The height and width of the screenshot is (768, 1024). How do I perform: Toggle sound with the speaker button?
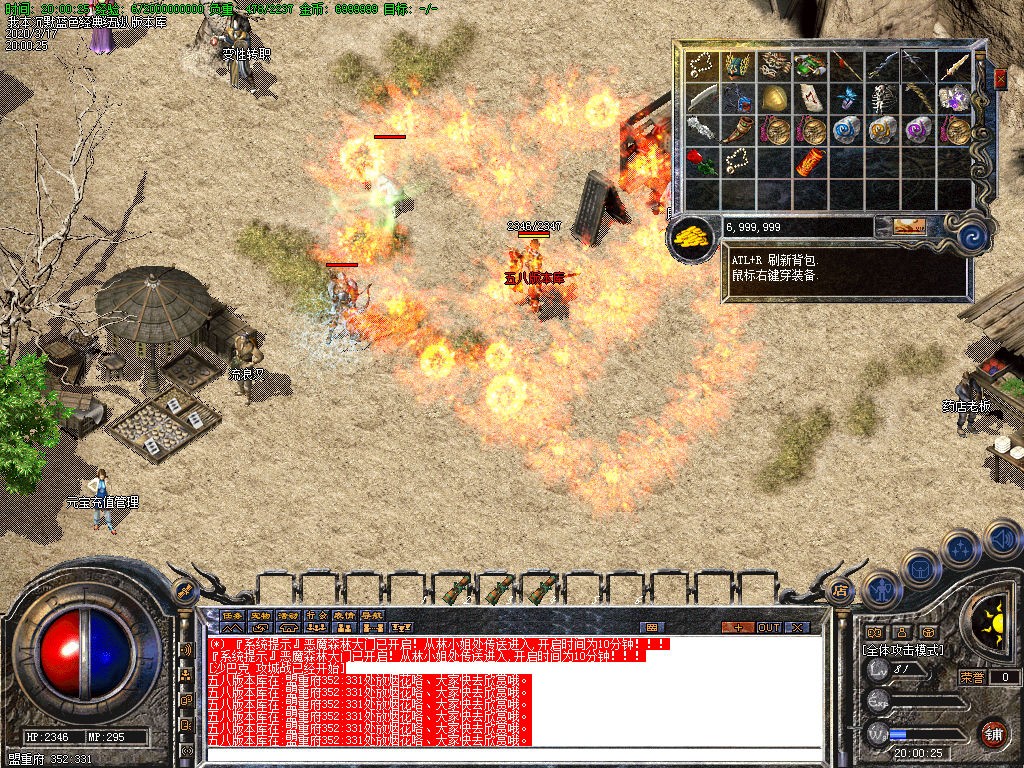pyautogui.click(x=1001, y=538)
